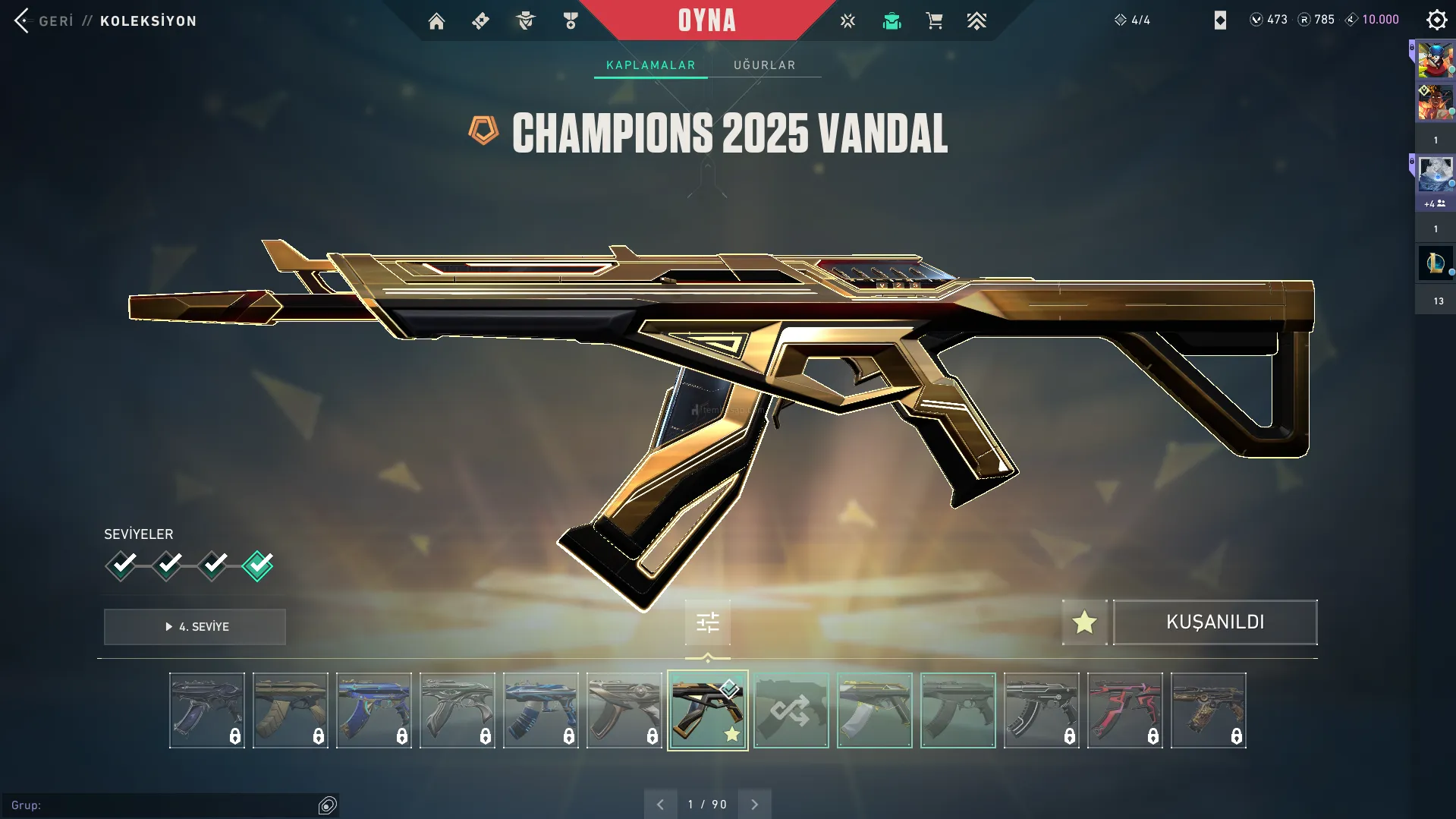The width and height of the screenshot is (1456, 819).
Task: Go back with the GERİ arrow
Action: coord(23,20)
